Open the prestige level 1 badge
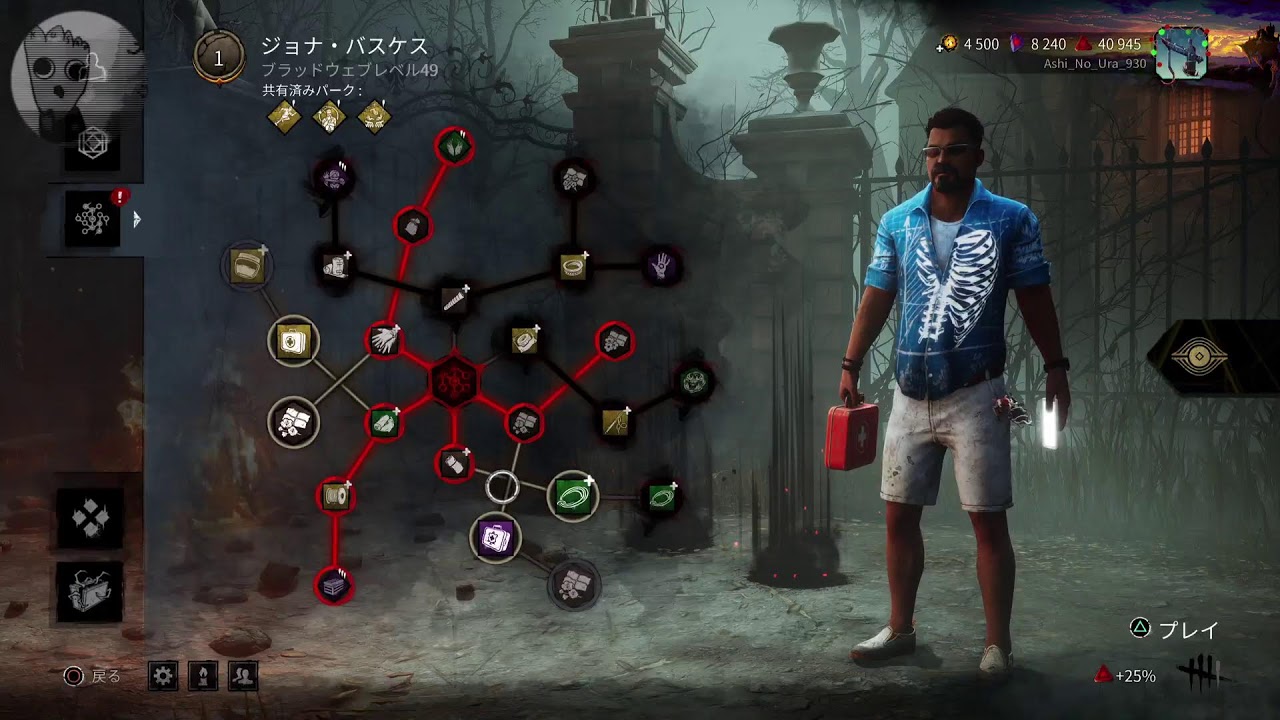Image resolution: width=1280 pixels, height=720 pixels. click(x=219, y=57)
